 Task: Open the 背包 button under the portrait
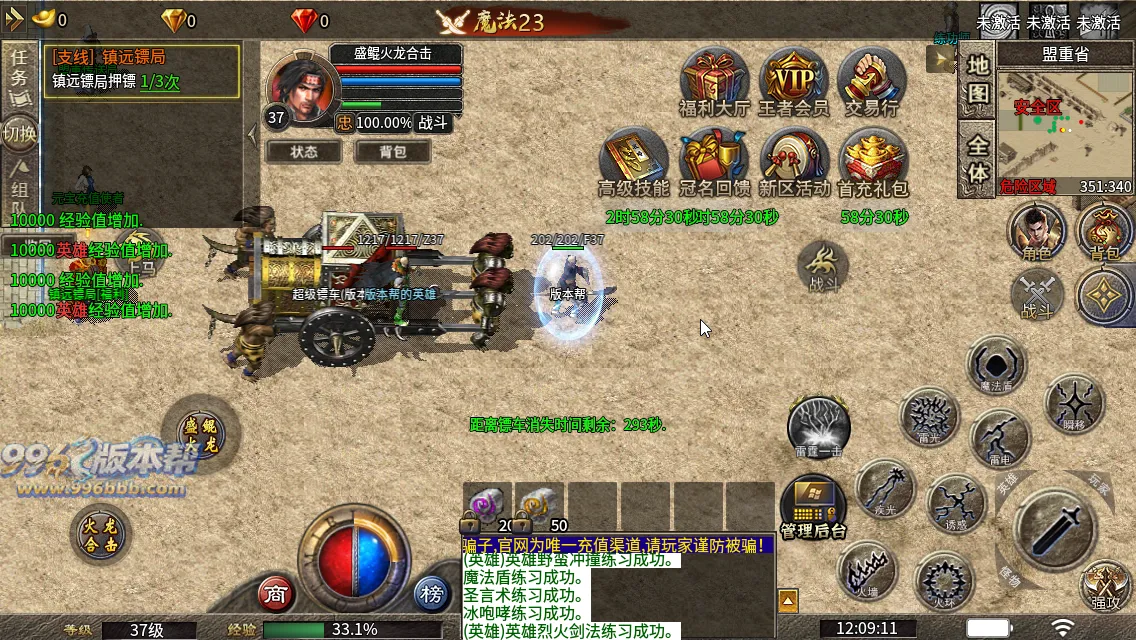point(393,151)
